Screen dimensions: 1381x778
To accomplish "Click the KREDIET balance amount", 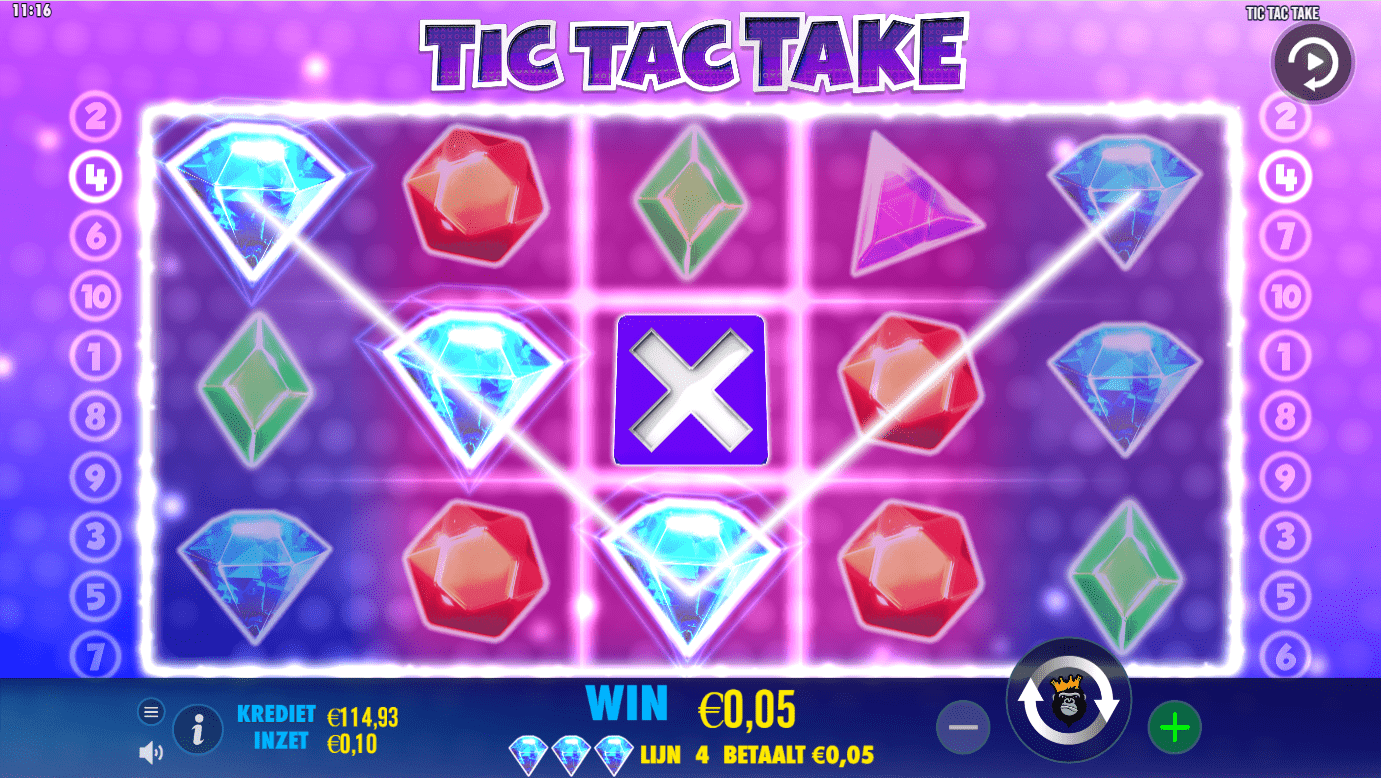I will [x=365, y=716].
